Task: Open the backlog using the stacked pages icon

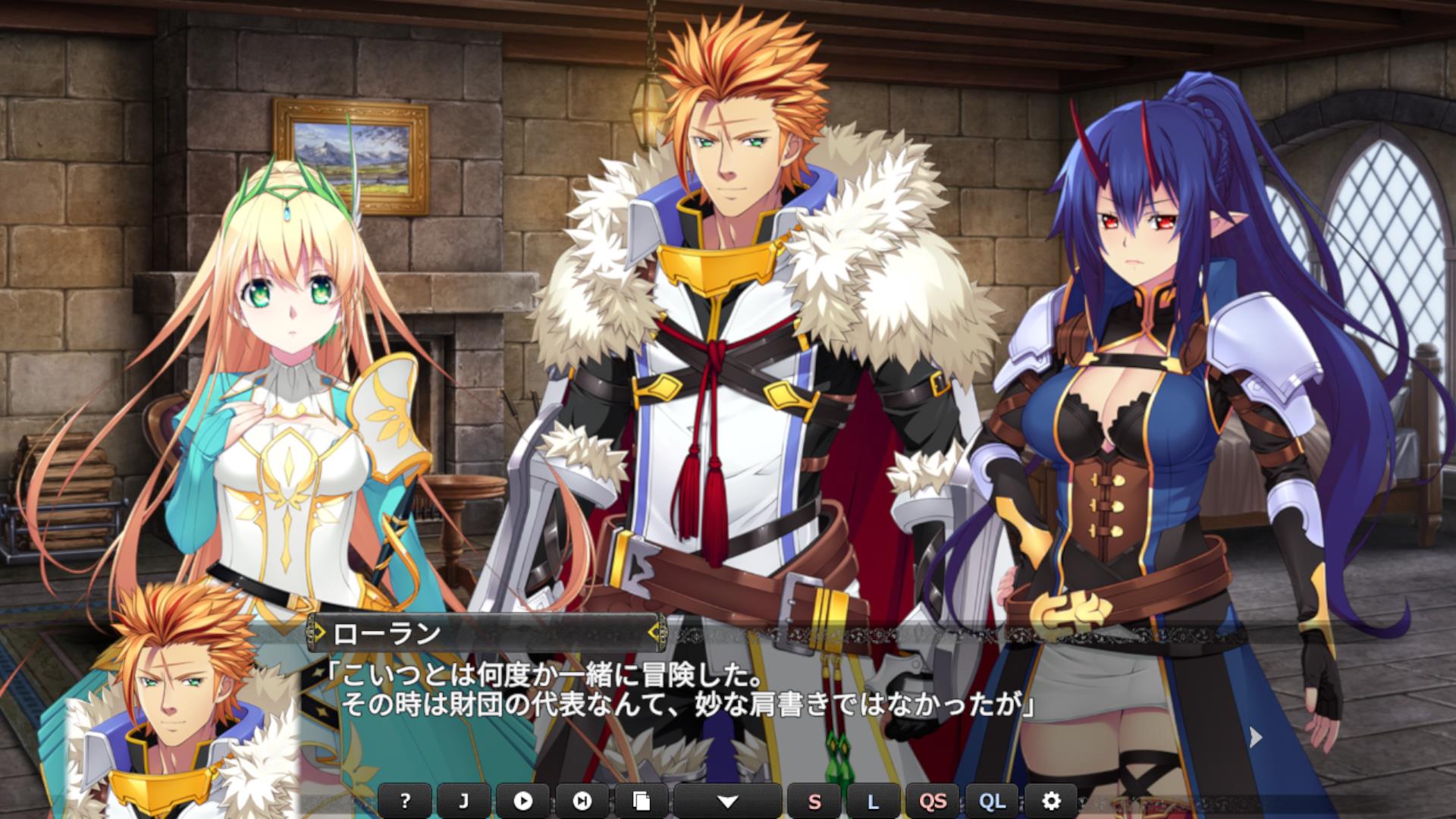Action: click(641, 801)
